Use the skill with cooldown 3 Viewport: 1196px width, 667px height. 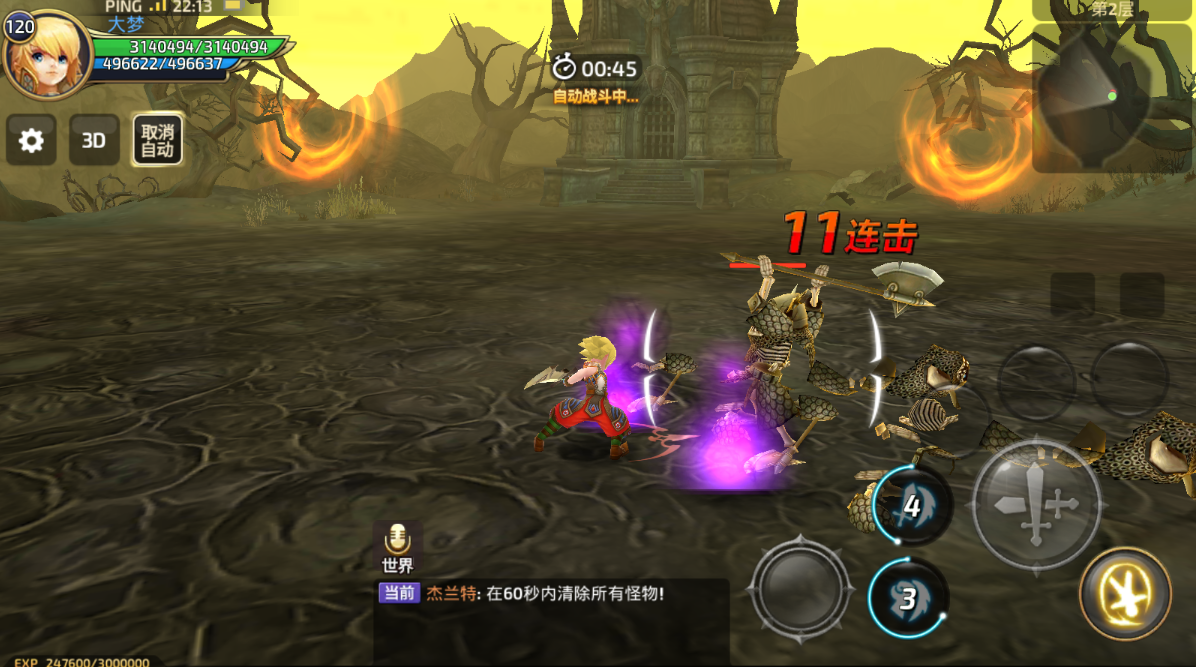[x=907, y=598]
